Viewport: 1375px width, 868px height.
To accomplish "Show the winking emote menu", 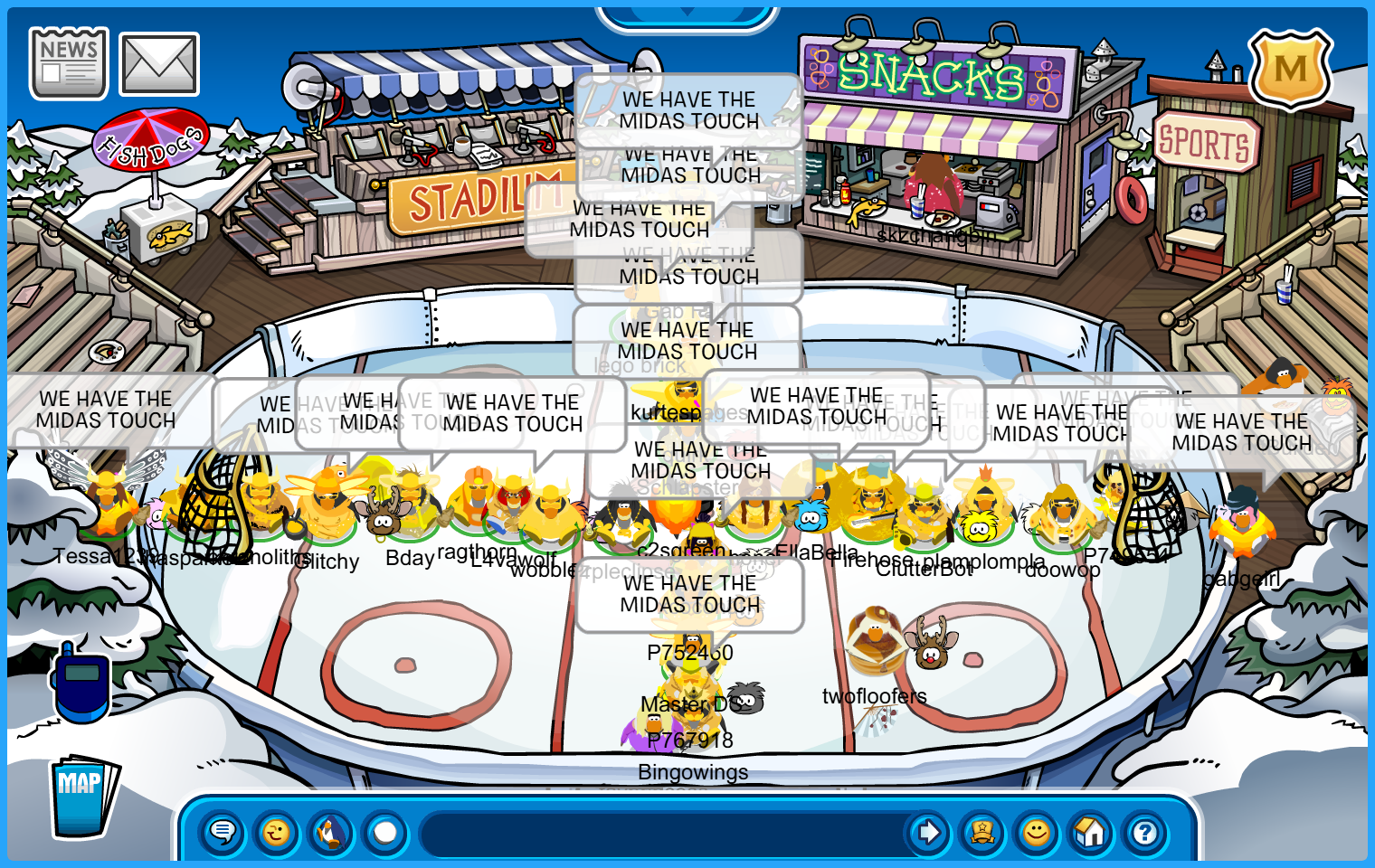I will coord(277,832).
